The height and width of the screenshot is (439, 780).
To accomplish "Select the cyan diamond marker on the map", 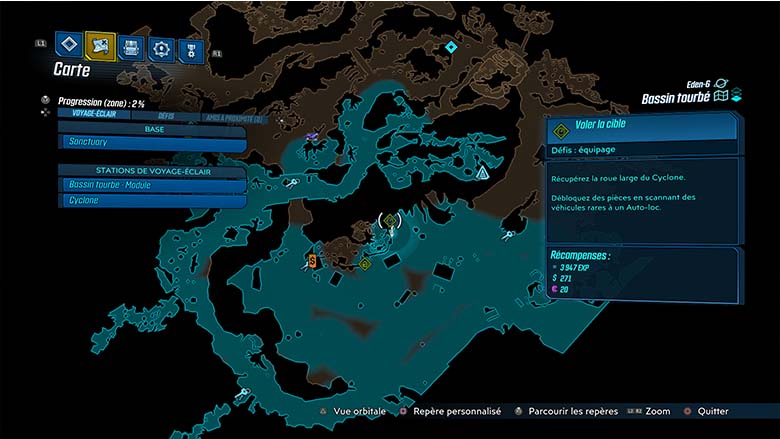I will click(451, 47).
